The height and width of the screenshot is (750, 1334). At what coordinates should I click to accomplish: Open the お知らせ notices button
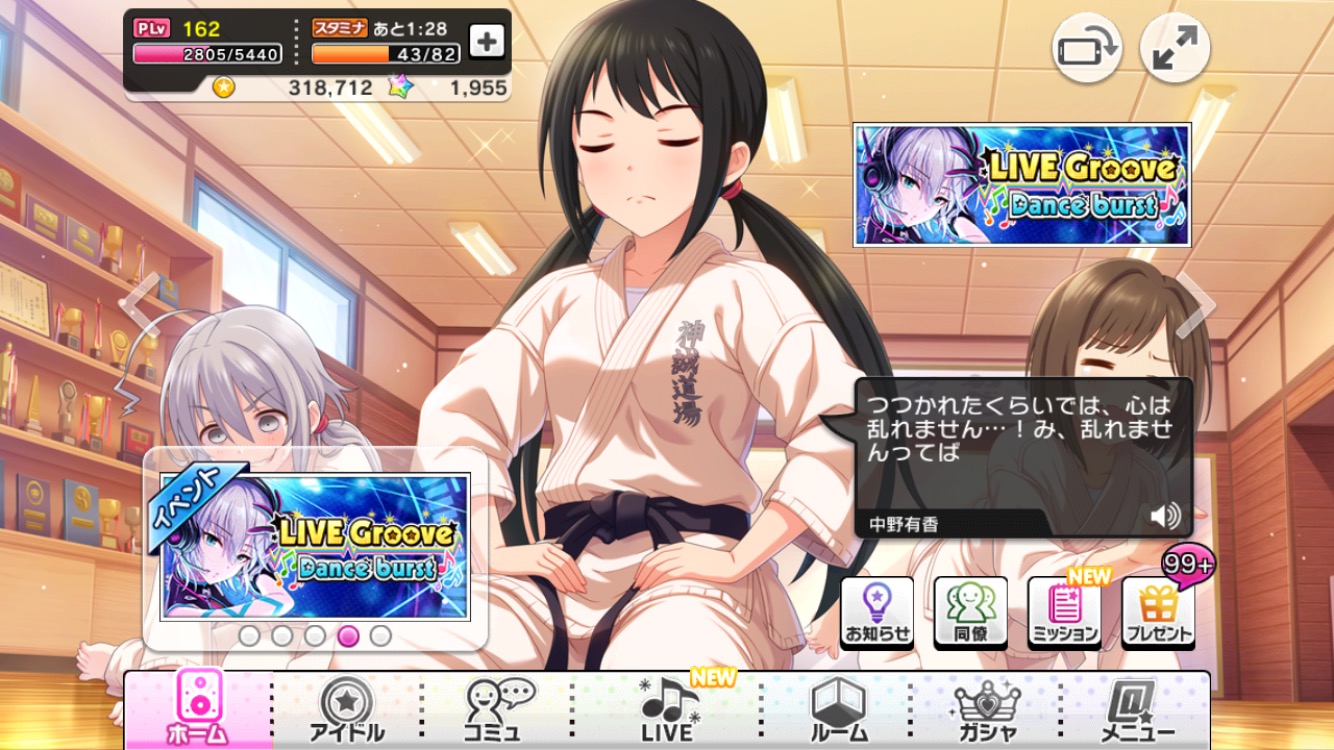[877, 612]
